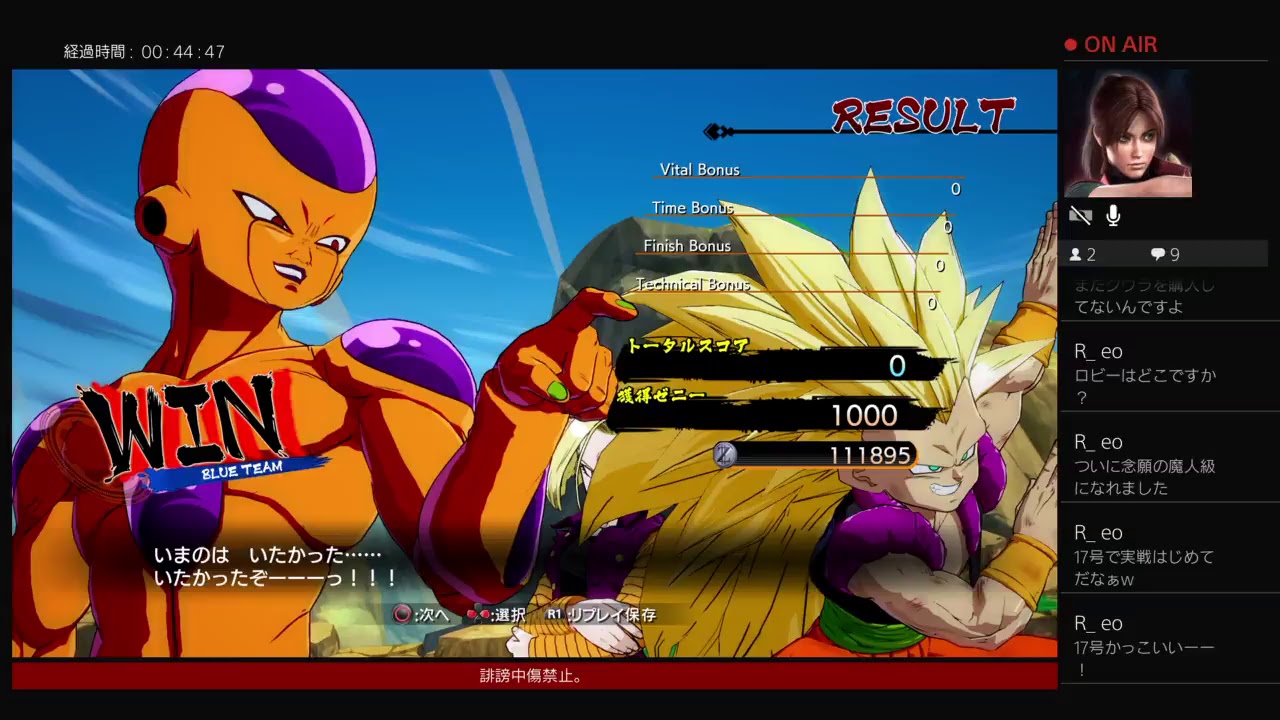
Task: Open the streamer's avatar thumbnail
Action: 1127,134
